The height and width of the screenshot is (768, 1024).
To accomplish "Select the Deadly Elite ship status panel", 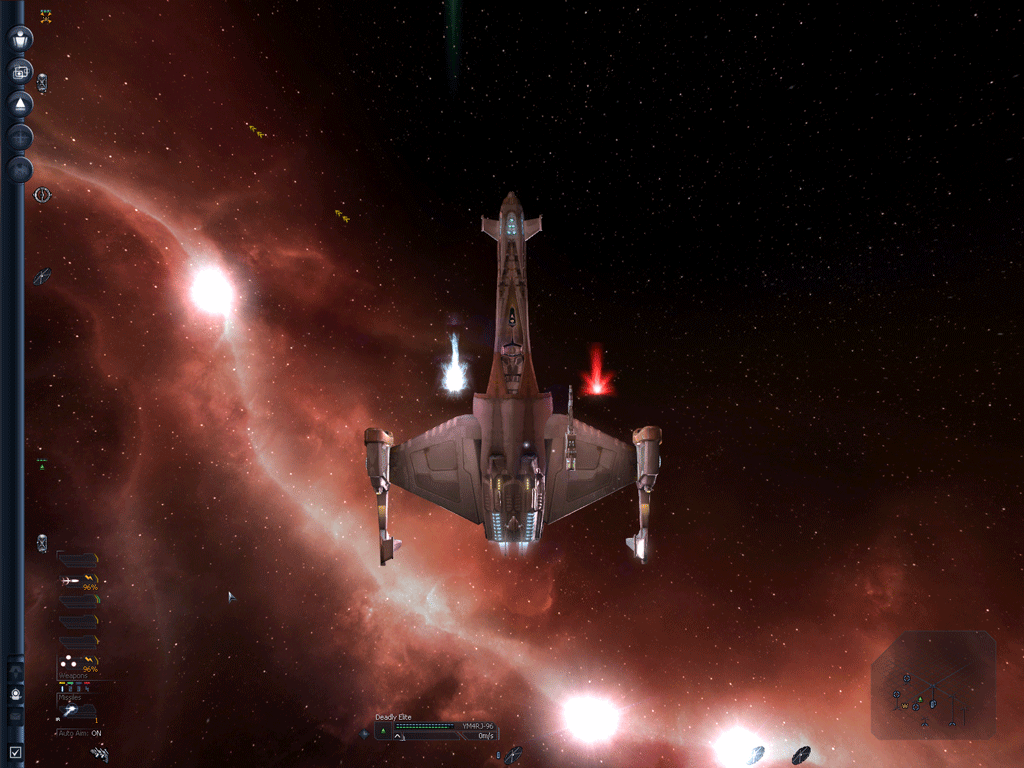I will click(436, 730).
